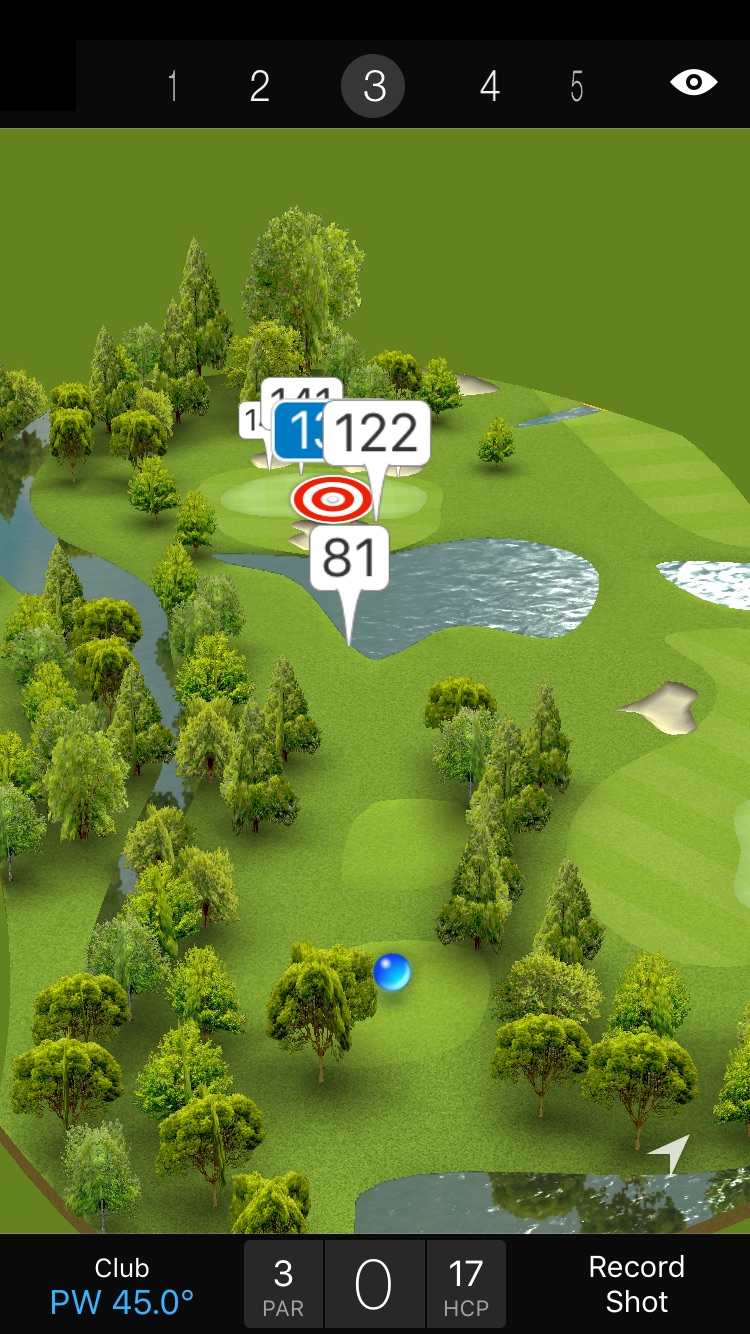This screenshot has height=1334, width=750.
Task: Select the 122 distance marker
Action: pos(377,433)
